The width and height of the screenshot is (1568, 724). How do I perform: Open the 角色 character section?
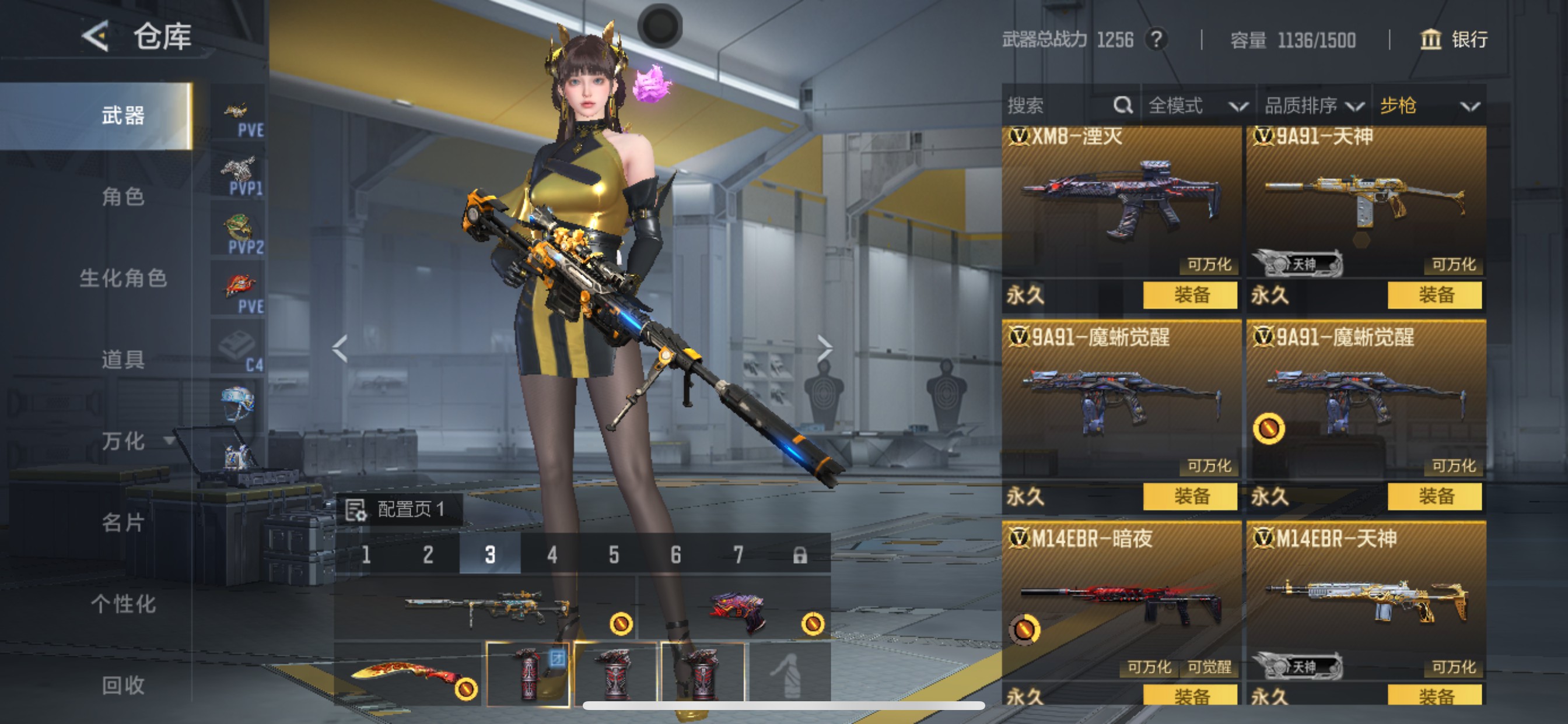pyautogui.click(x=123, y=196)
